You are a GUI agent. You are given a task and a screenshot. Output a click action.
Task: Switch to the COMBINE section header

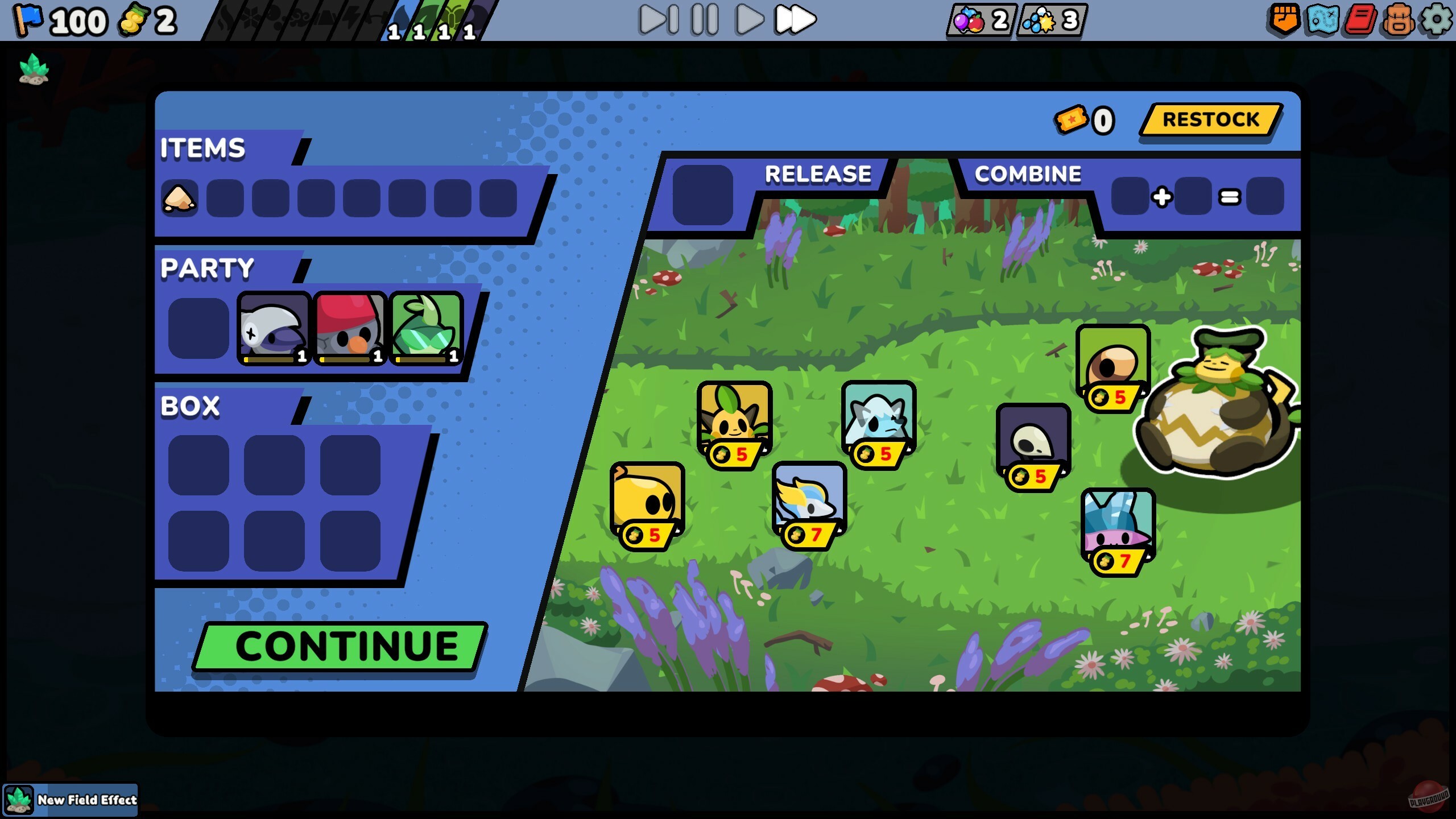1027,174
